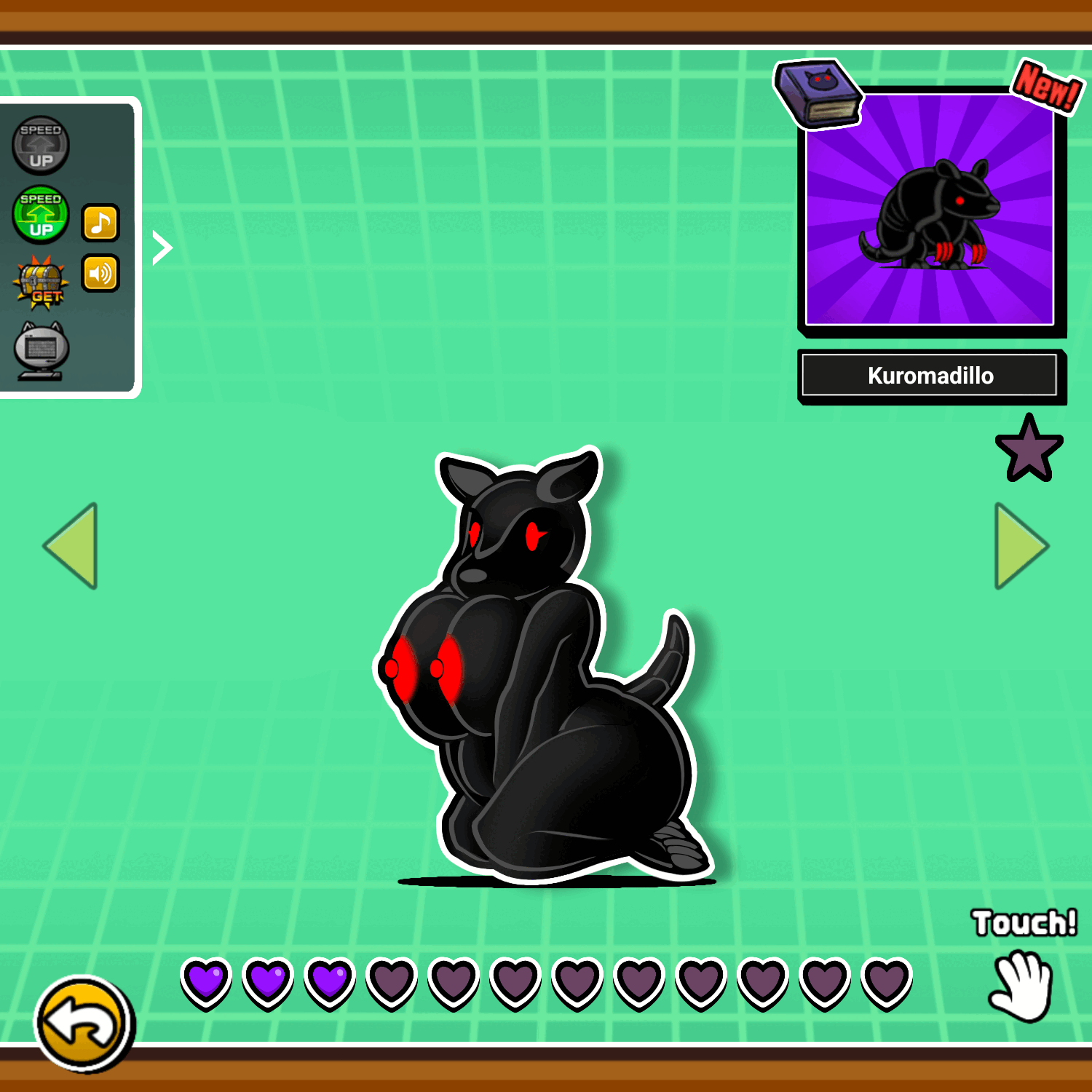Toggle the sound speaker button
Viewport: 1092px width, 1092px height.
(x=100, y=274)
